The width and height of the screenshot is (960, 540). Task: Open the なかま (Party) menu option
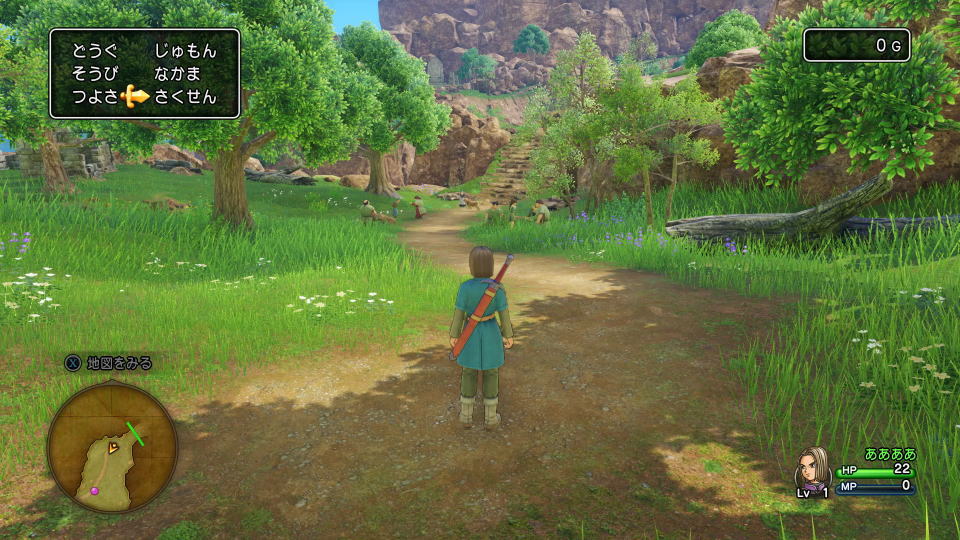178,74
